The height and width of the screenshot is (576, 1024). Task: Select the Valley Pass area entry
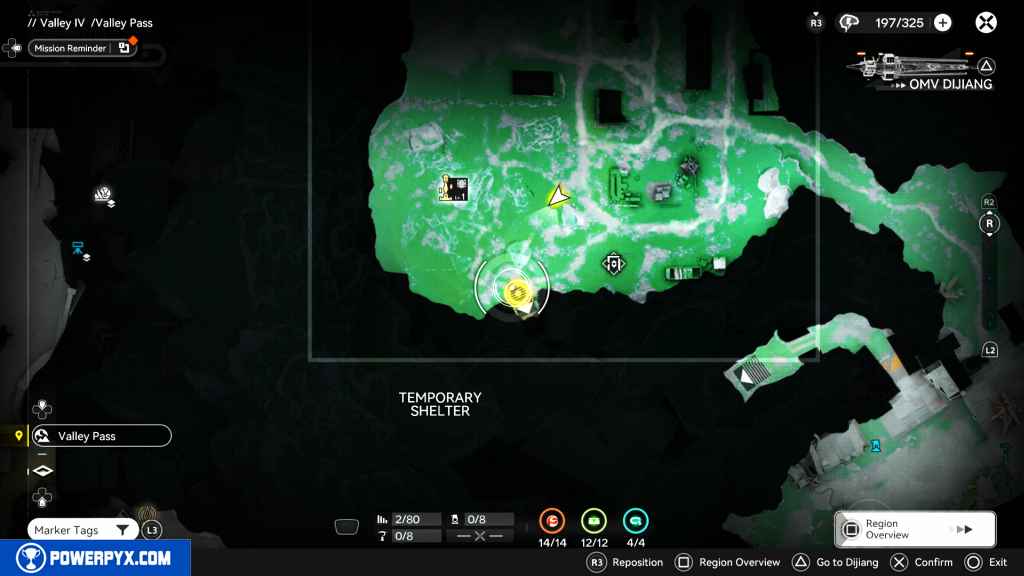pos(100,436)
